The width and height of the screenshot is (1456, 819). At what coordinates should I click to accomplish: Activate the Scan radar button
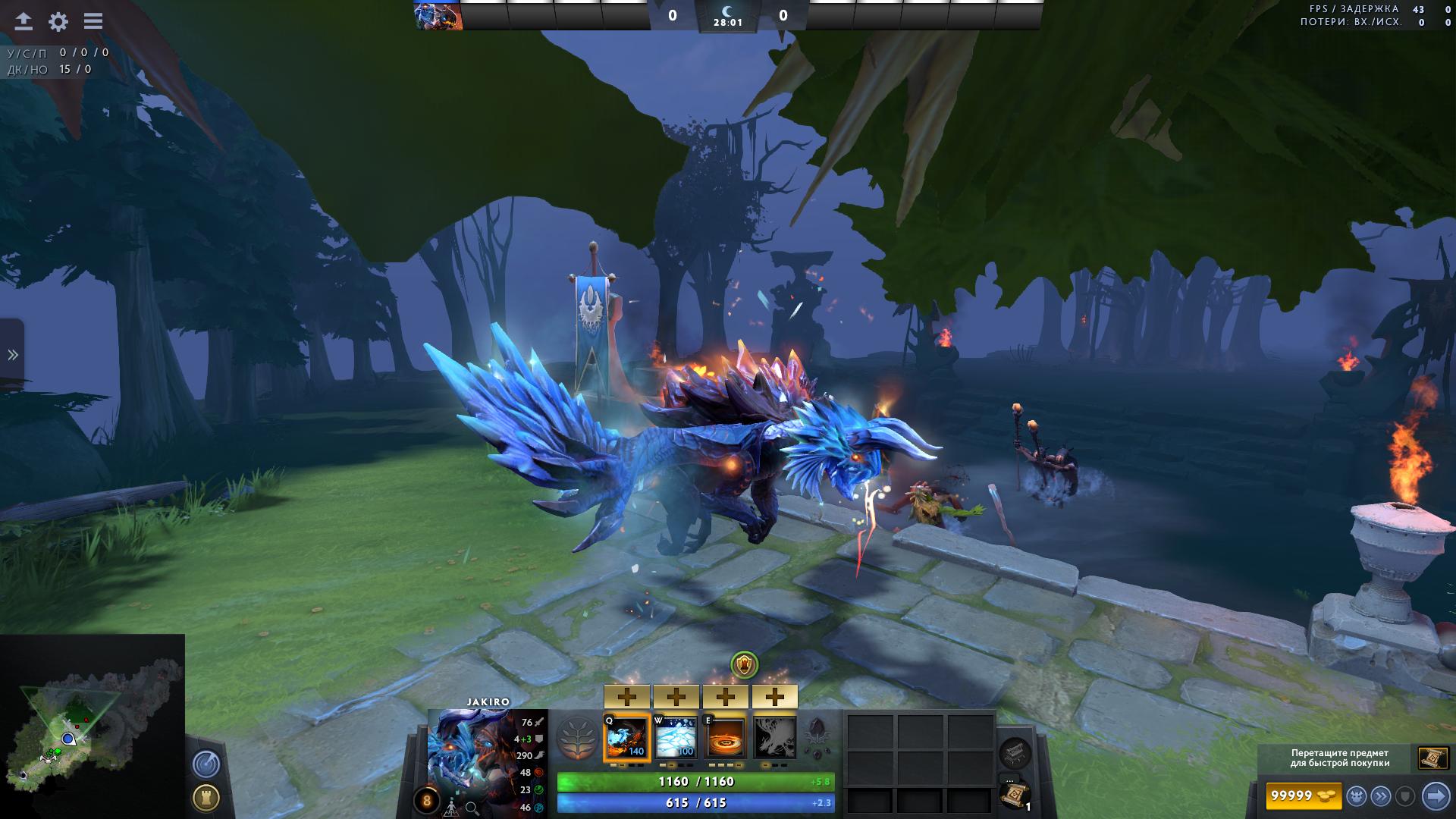[206, 764]
